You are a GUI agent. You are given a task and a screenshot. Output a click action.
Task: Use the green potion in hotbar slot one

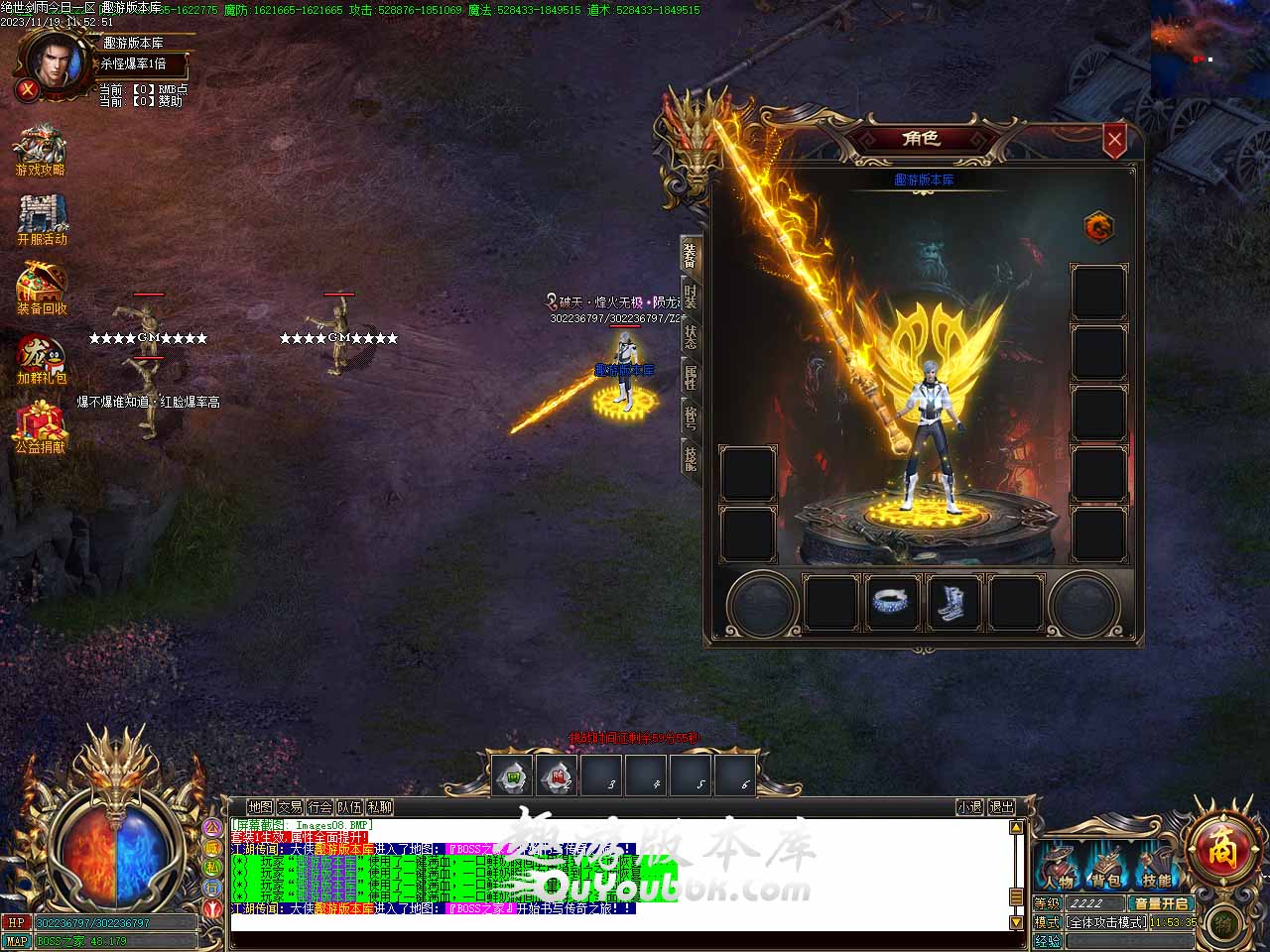click(513, 776)
